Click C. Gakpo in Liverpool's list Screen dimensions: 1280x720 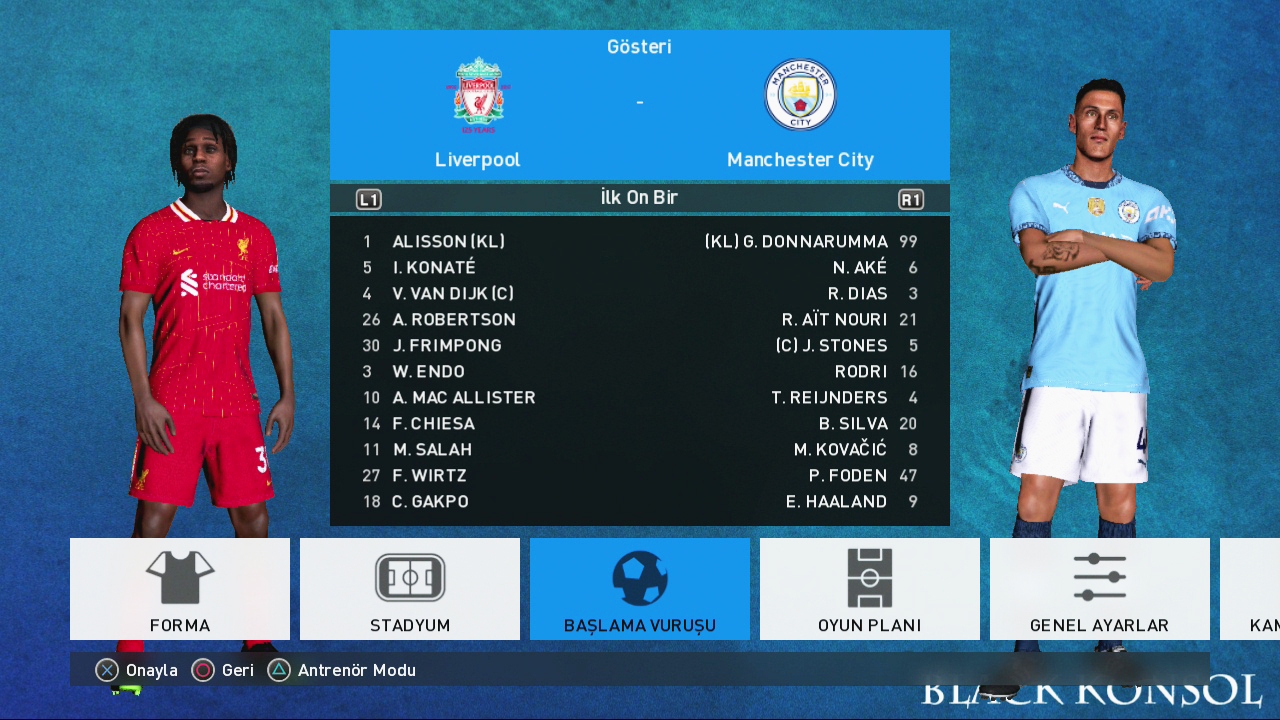[430, 502]
